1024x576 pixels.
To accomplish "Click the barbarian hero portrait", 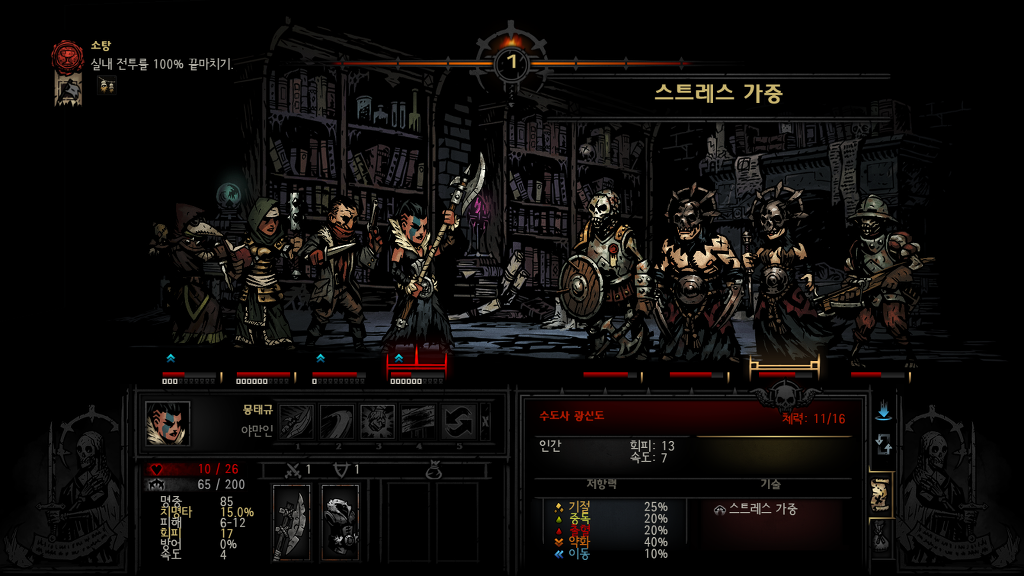I will [x=167, y=422].
